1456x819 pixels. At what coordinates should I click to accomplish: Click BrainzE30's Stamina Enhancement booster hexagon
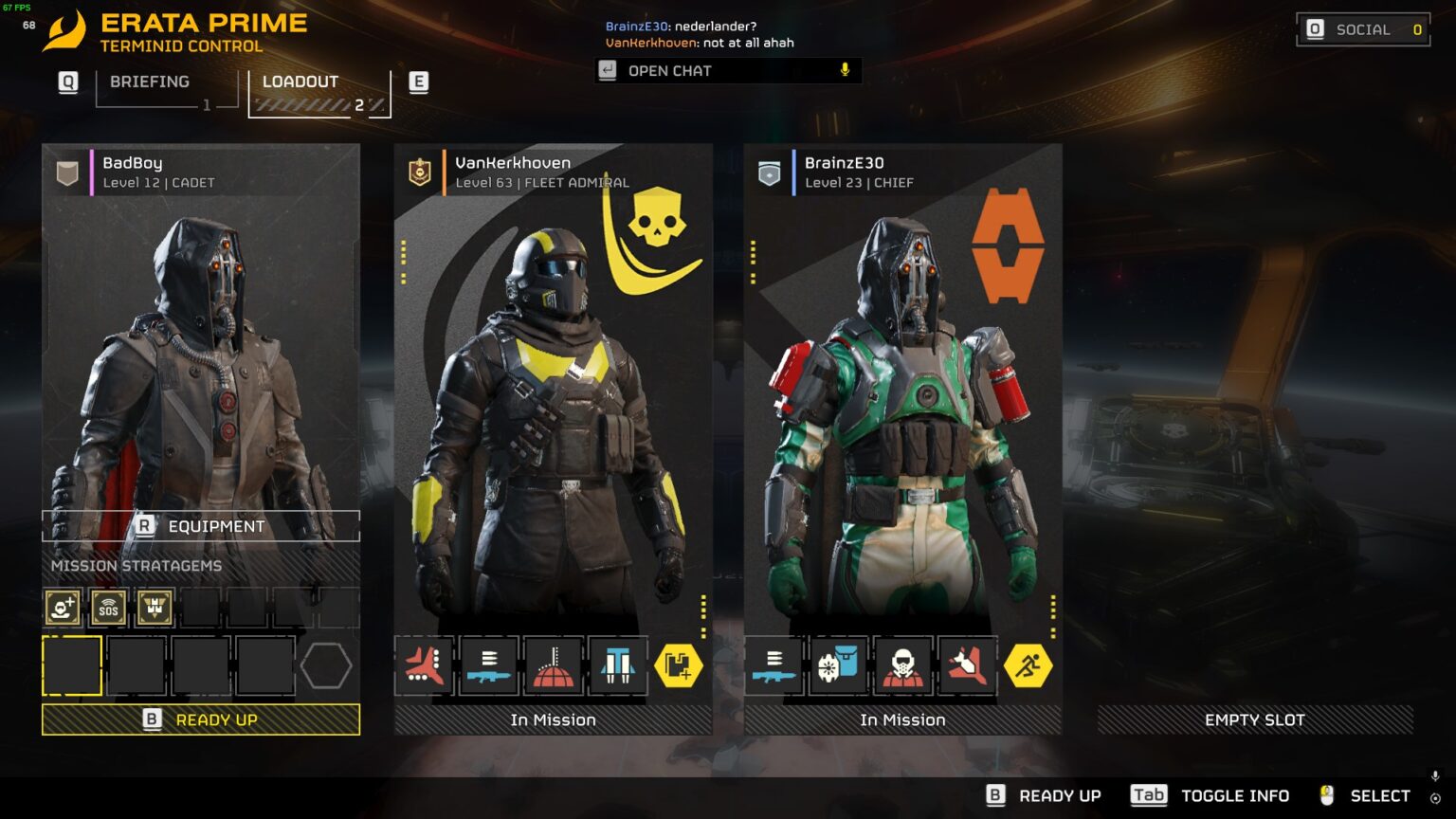(x=1030, y=666)
